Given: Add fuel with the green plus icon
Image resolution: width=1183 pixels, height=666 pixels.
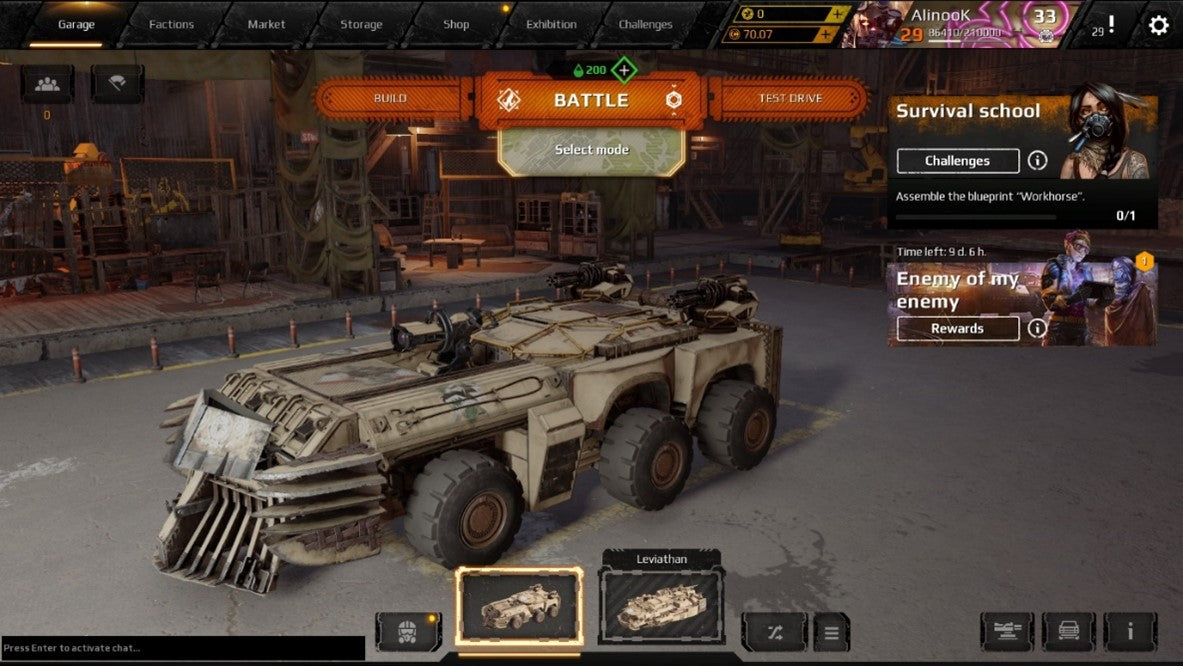Looking at the screenshot, I should [x=624, y=70].
